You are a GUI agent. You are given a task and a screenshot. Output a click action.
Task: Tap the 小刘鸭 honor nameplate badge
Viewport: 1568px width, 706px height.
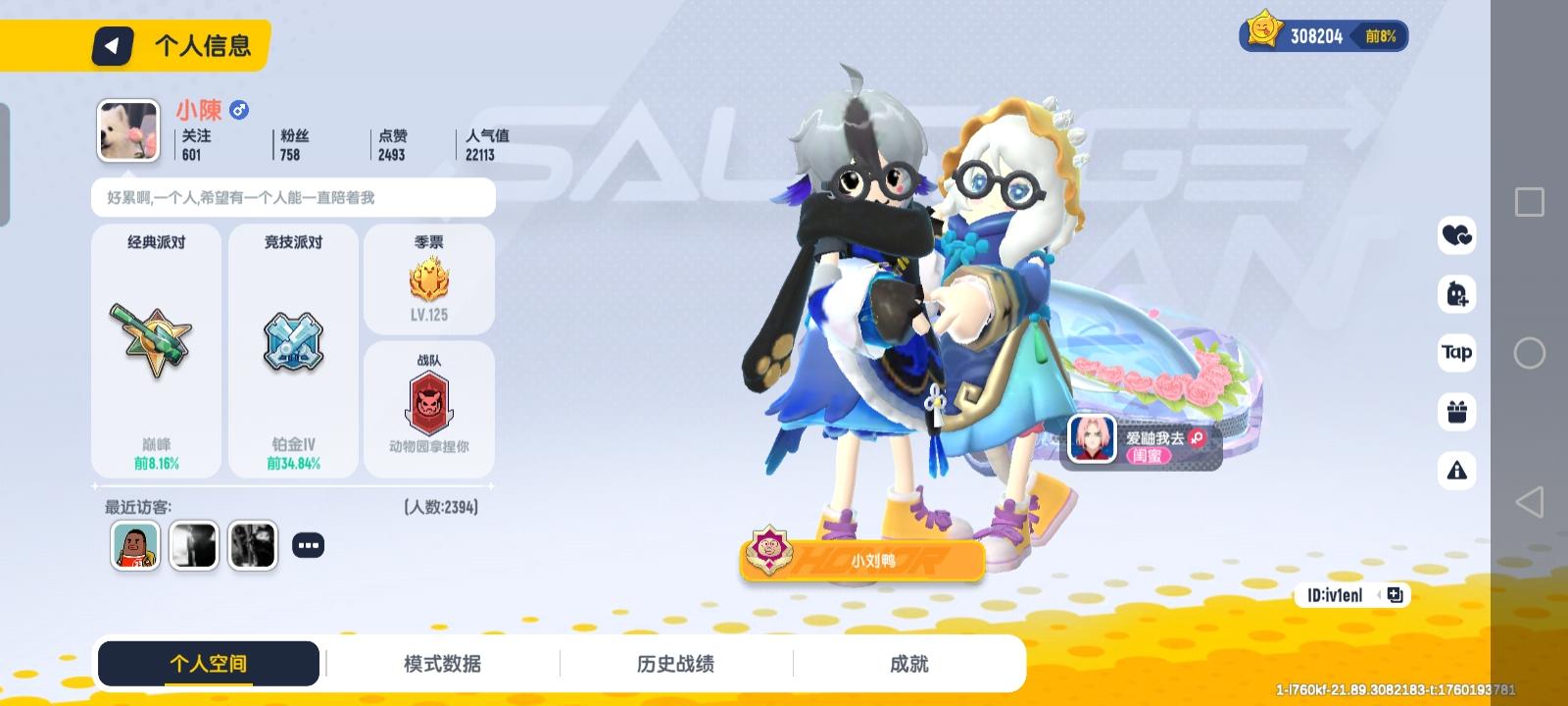tap(862, 560)
